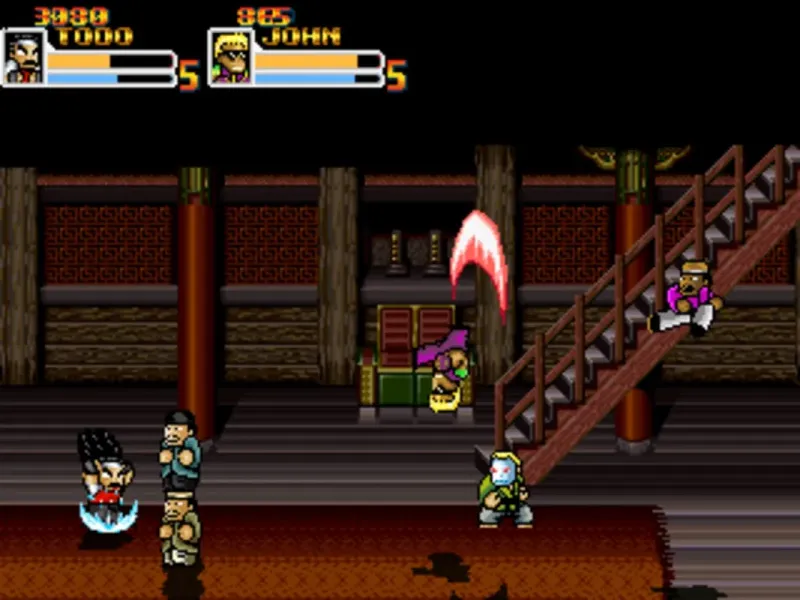The height and width of the screenshot is (600, 800).
Task: Click Todo's character portrait
Action: [x=24, y=57]
